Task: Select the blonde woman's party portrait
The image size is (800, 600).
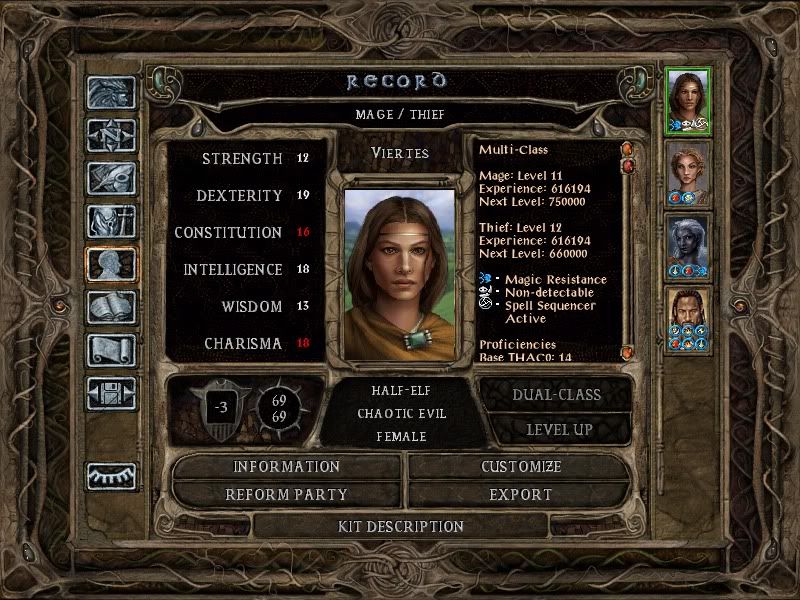Action: click(x=688, y=172)
